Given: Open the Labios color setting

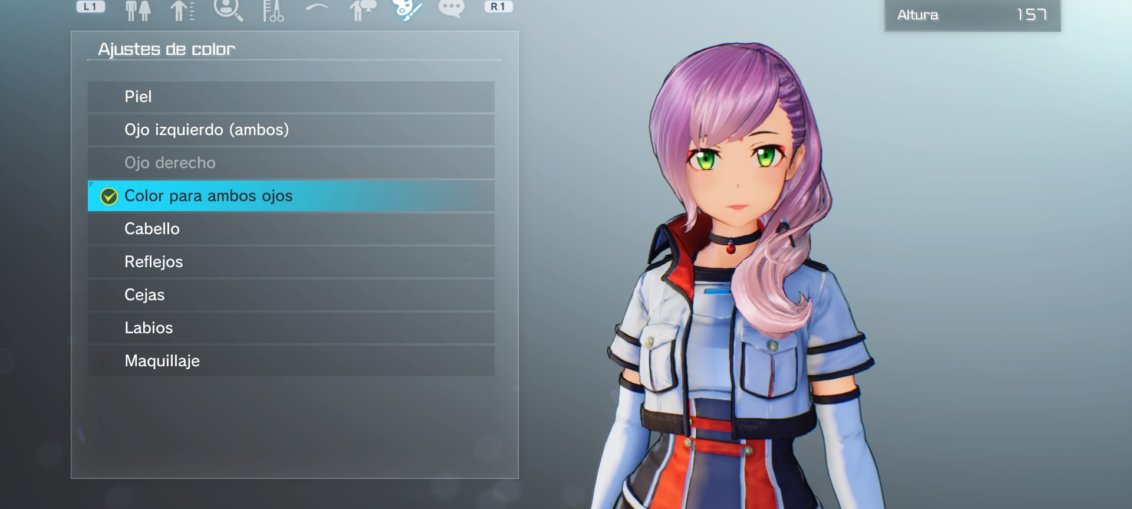Looking at the screenshot, I should (290, 328).
